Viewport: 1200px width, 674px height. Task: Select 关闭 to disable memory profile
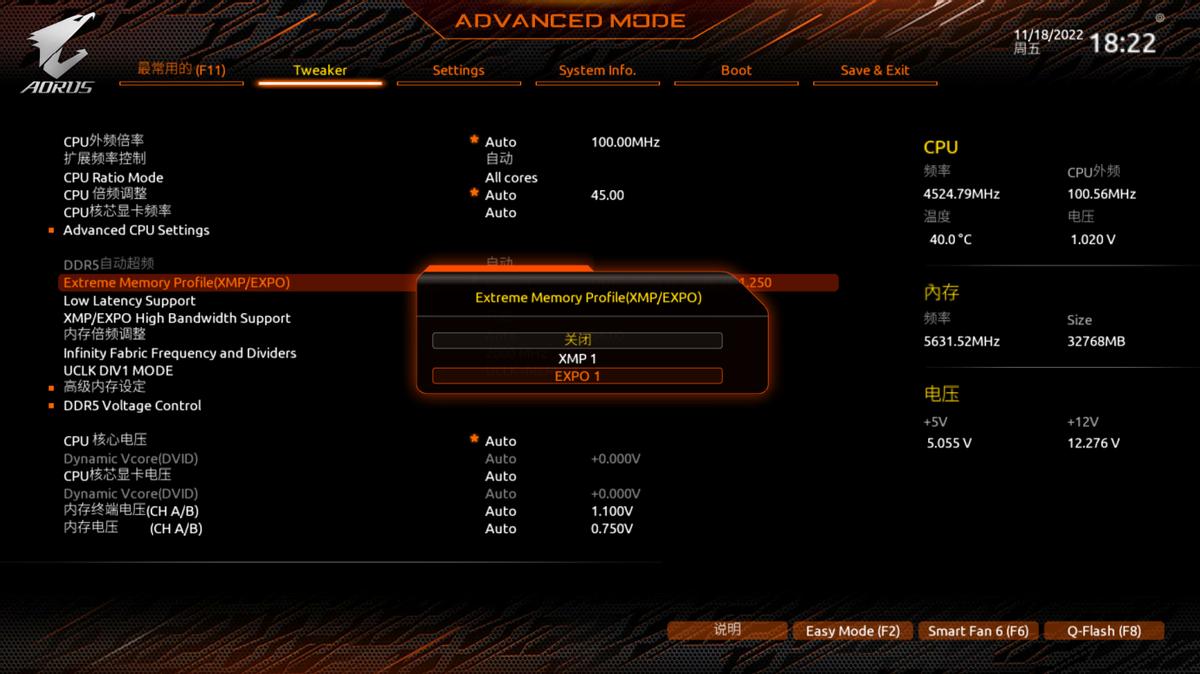(x=577, y=340)
